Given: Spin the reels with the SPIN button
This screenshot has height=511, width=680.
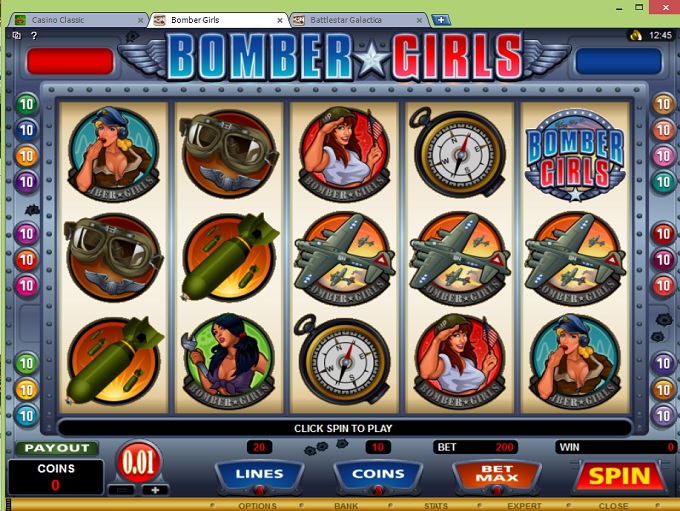Looking at the screenshot, I should [x=620, y=476].
